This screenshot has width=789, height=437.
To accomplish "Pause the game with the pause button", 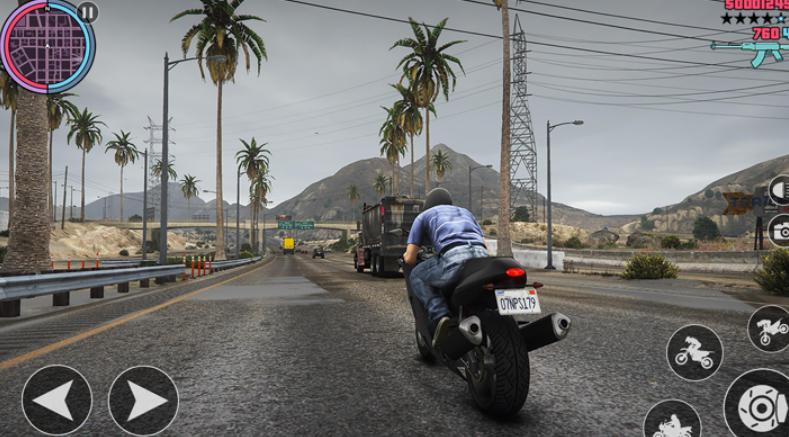I will 88,12.
